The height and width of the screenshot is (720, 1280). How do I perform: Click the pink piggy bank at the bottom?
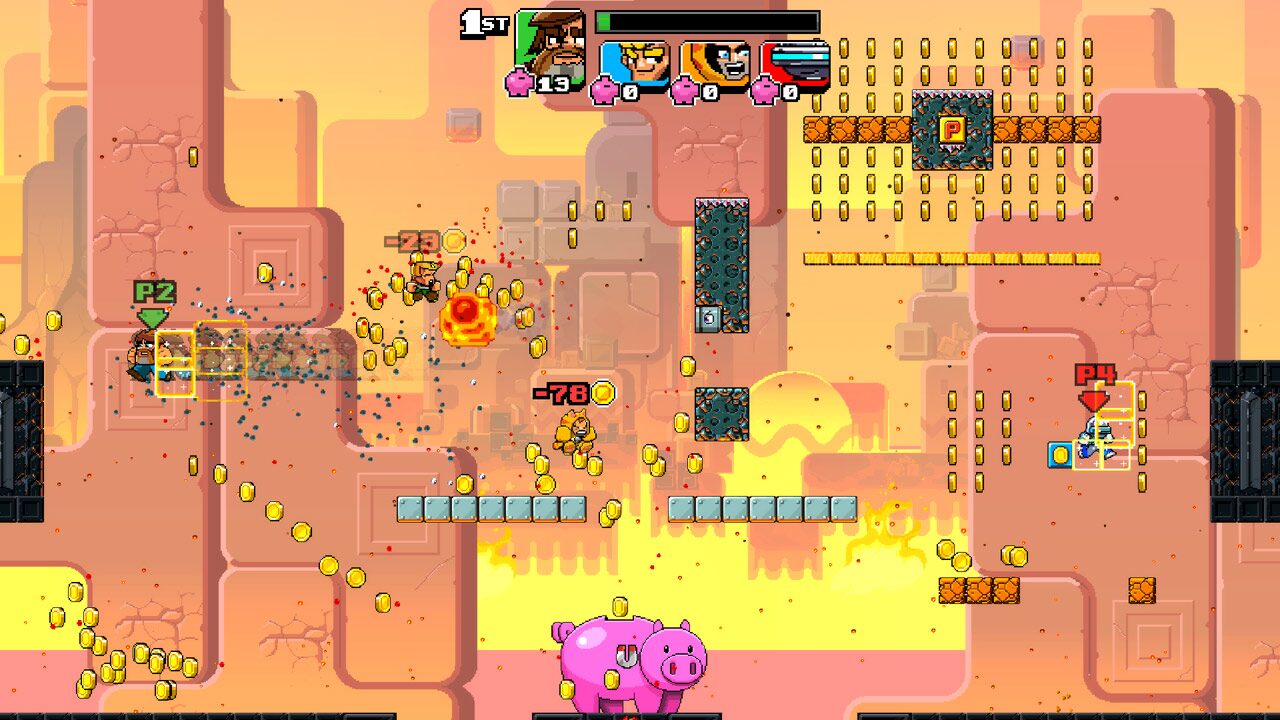coord(625,660)
